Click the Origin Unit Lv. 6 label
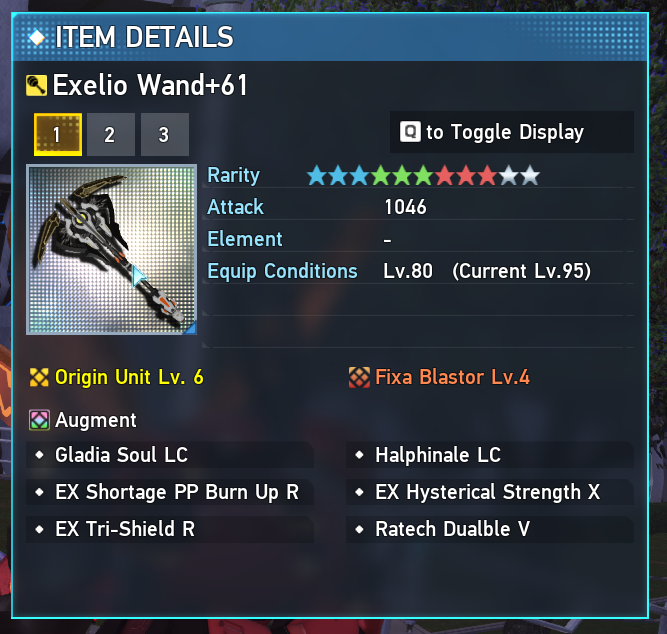 click(x=129, y=377)
